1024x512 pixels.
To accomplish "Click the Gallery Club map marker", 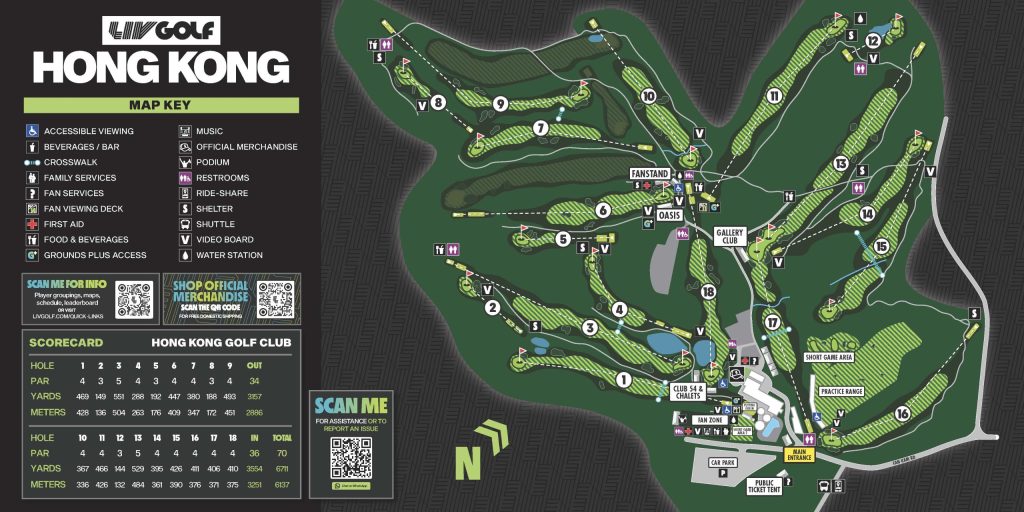I will [731, 236].
